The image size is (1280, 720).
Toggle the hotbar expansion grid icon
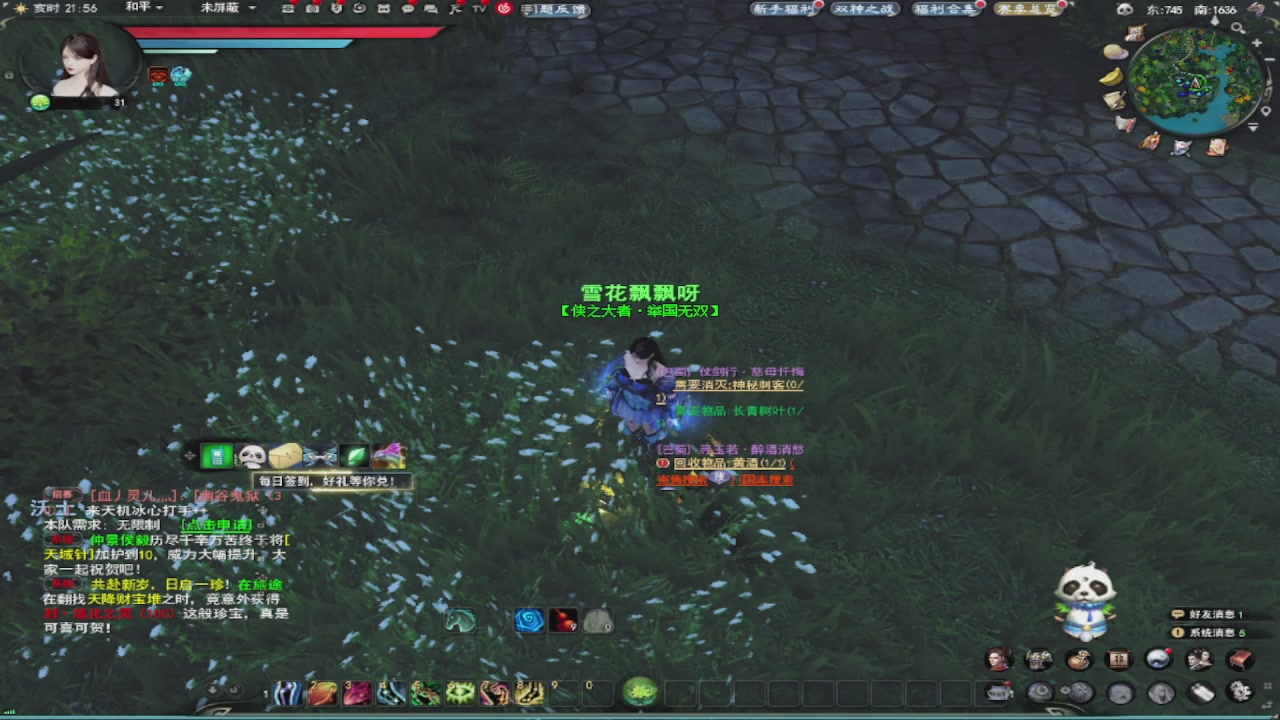[x=1266, y=687]
